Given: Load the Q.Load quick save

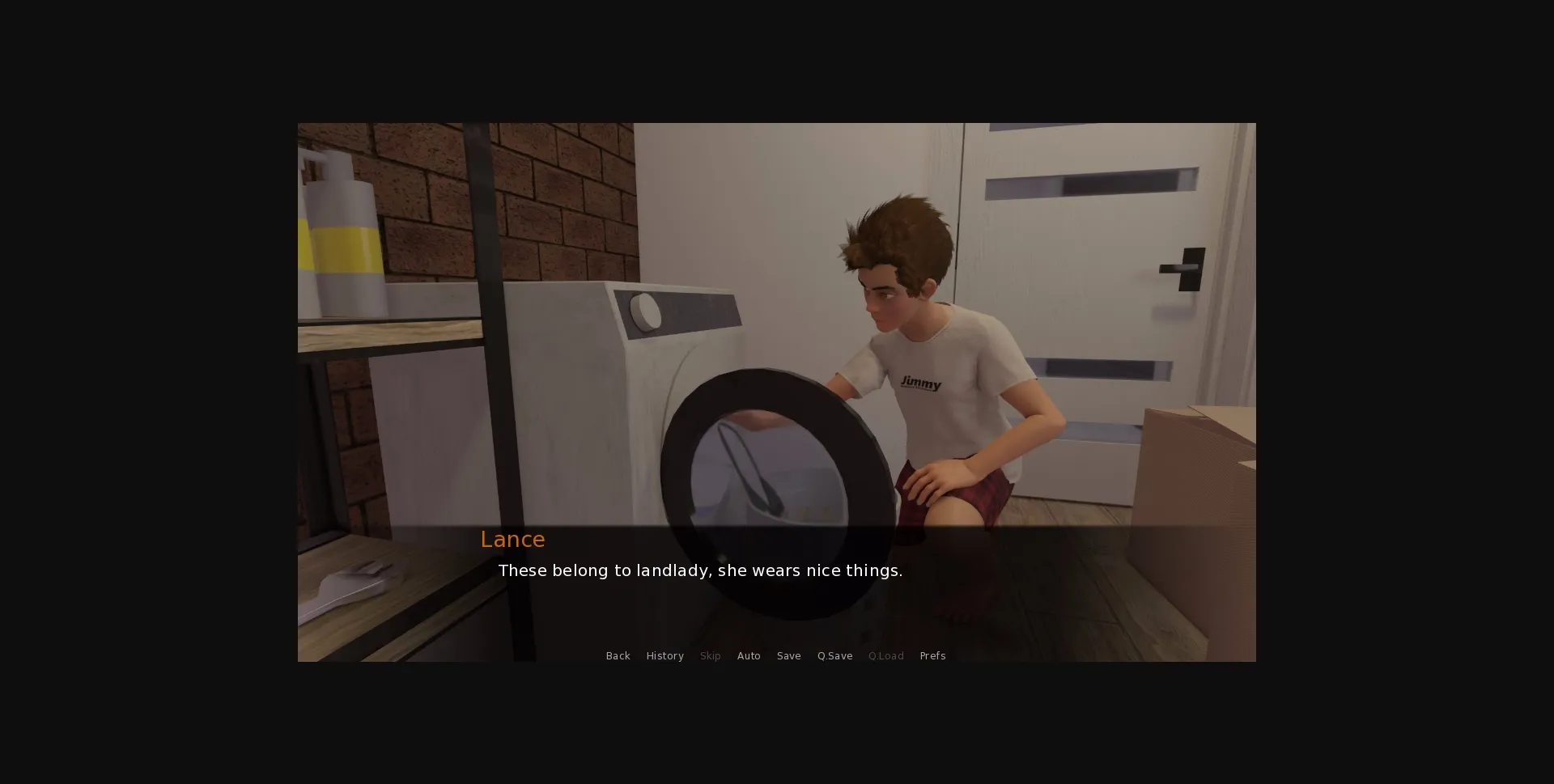Looking at the screenshot, I should 885,655.
